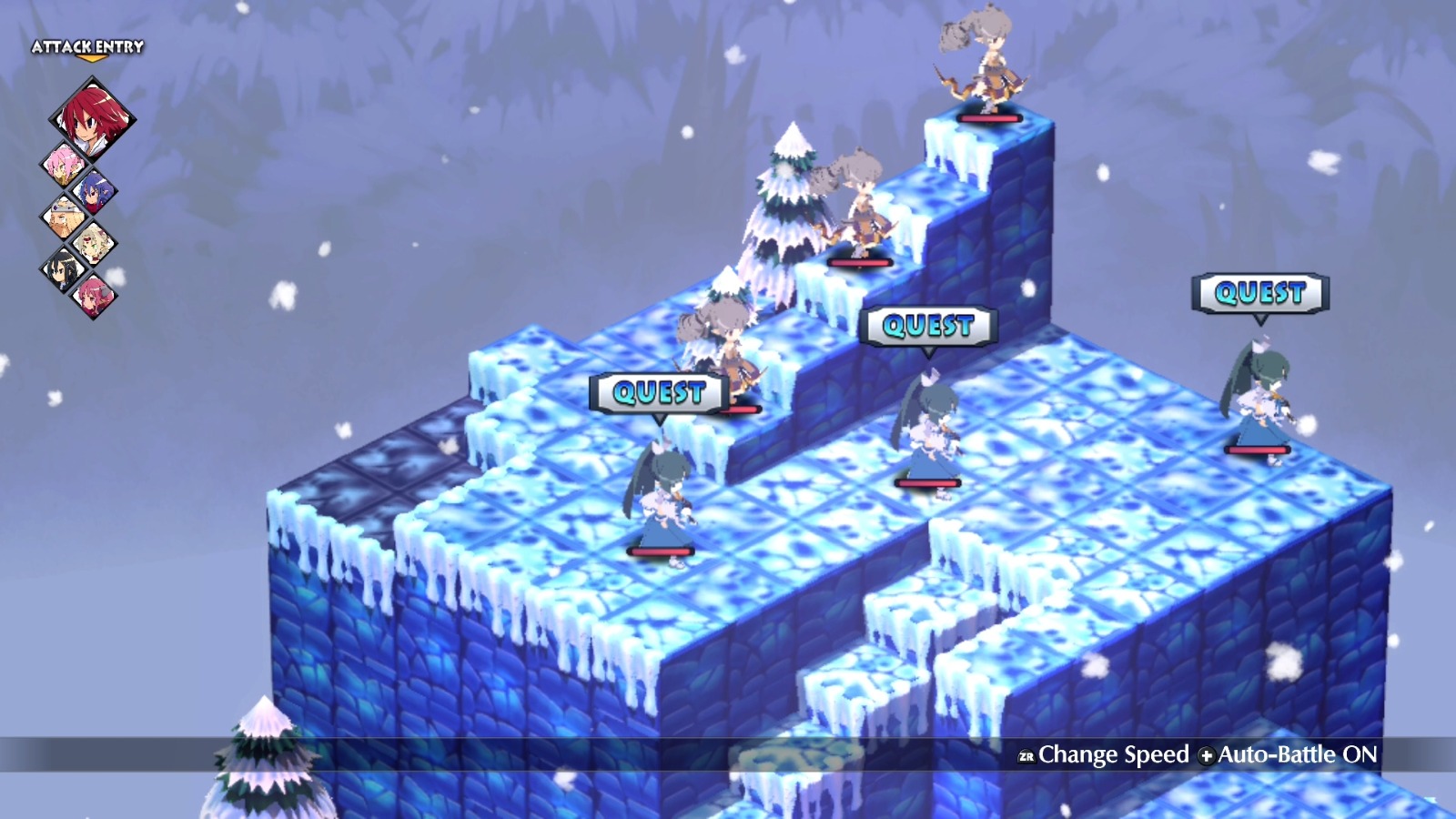The width and height of the screenshot is (1456, 819).
Task: Select the blonde girl portrait
Action: (x=92, y=242)
